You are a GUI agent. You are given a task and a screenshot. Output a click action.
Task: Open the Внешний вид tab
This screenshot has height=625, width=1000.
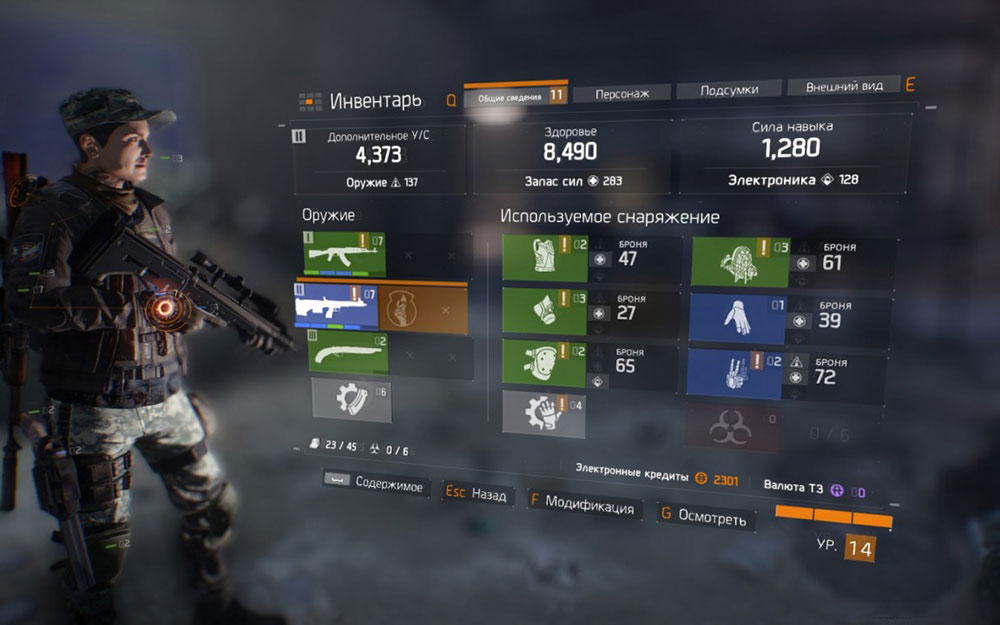pos(844,87)
